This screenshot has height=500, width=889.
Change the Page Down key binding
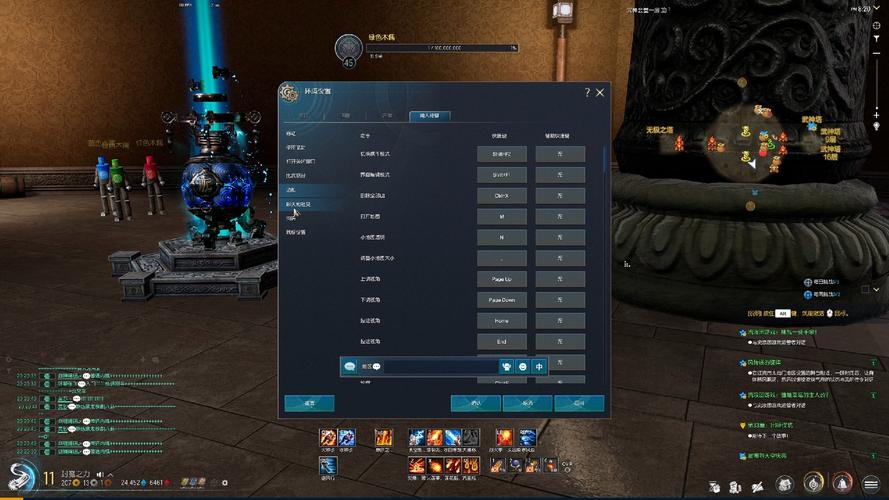501,300
